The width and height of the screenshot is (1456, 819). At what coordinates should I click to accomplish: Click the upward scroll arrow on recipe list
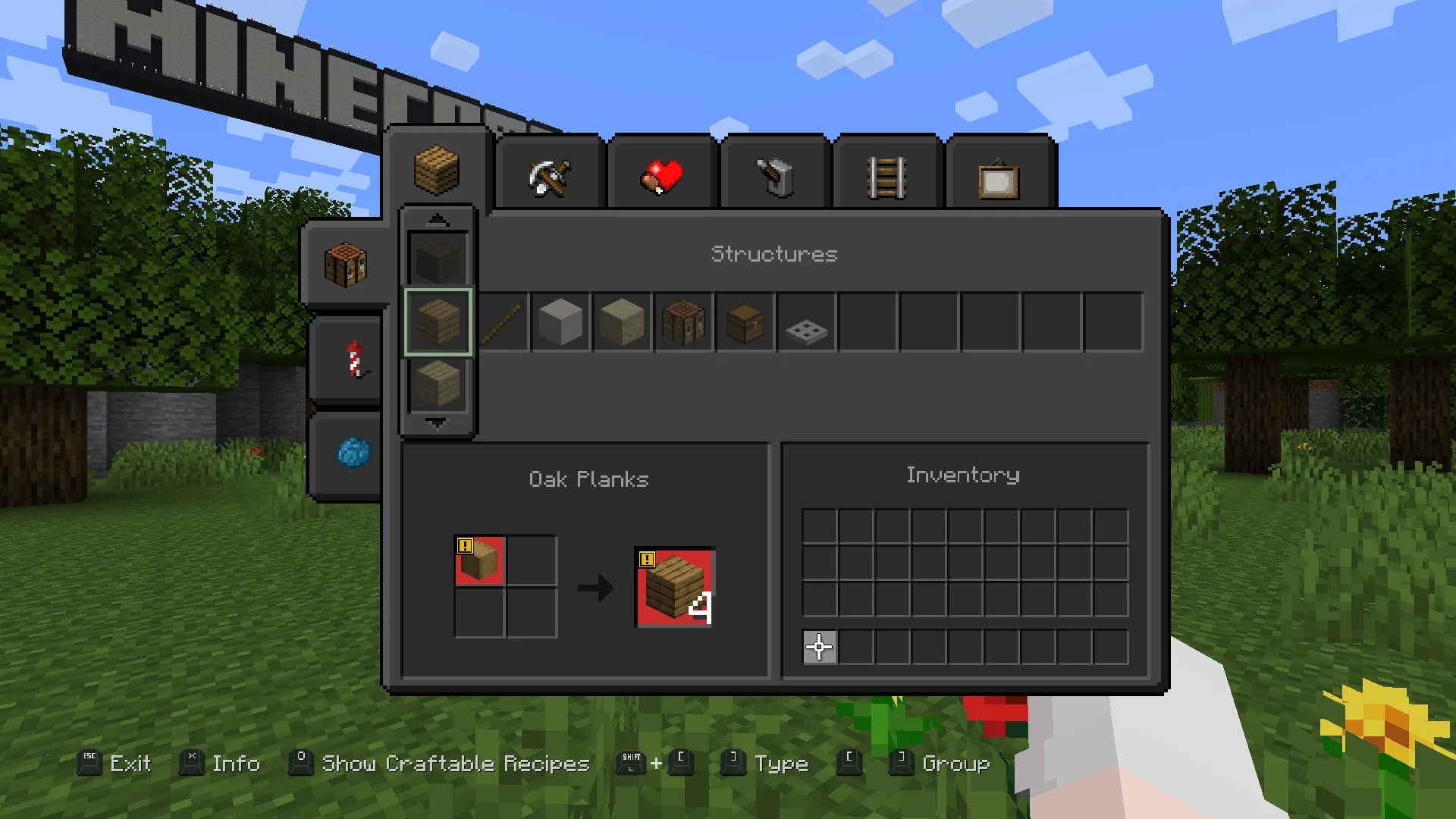(x=438, y=218)
